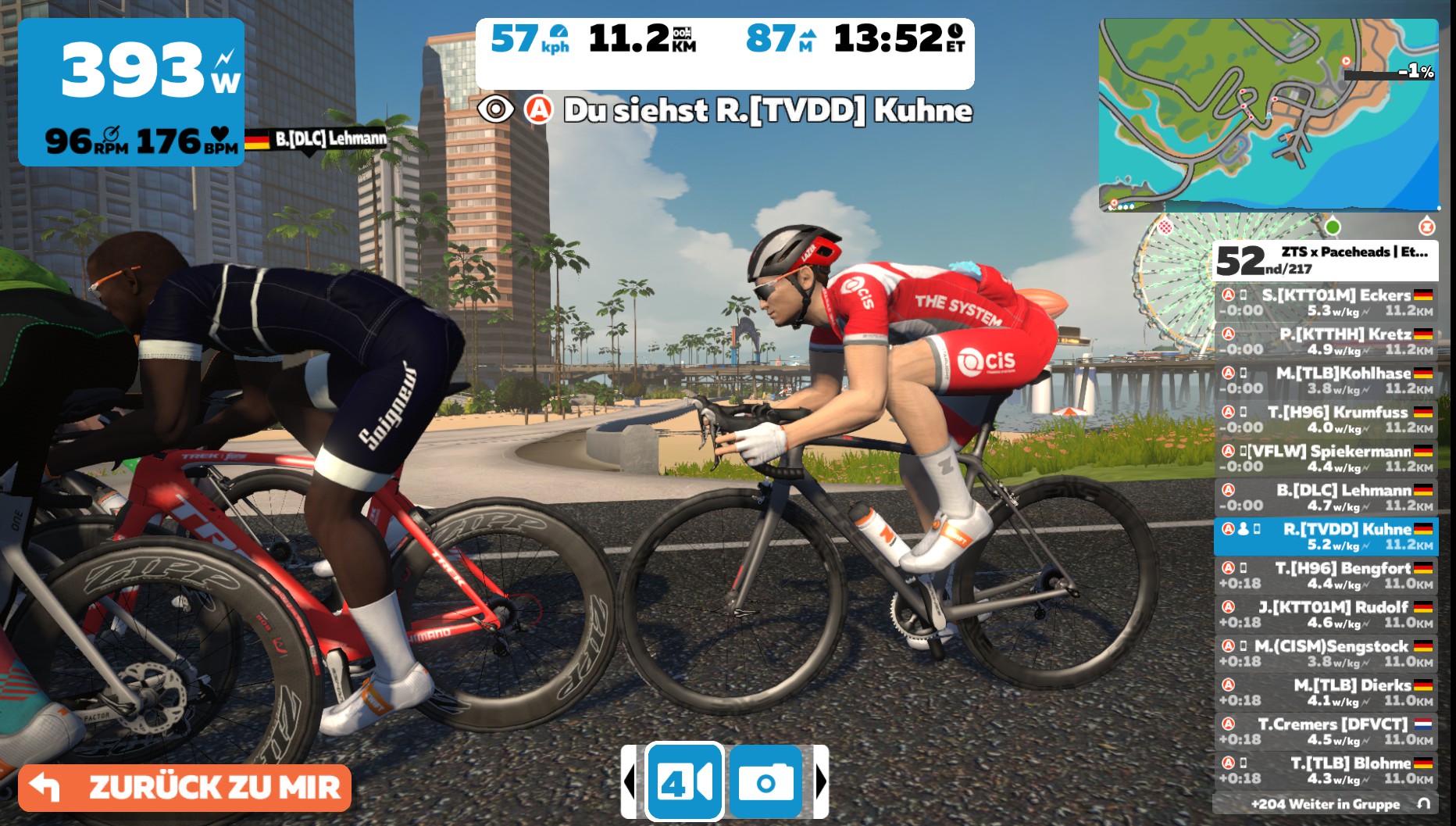Select M.[TLB] Dierks row

[1326, 692]
